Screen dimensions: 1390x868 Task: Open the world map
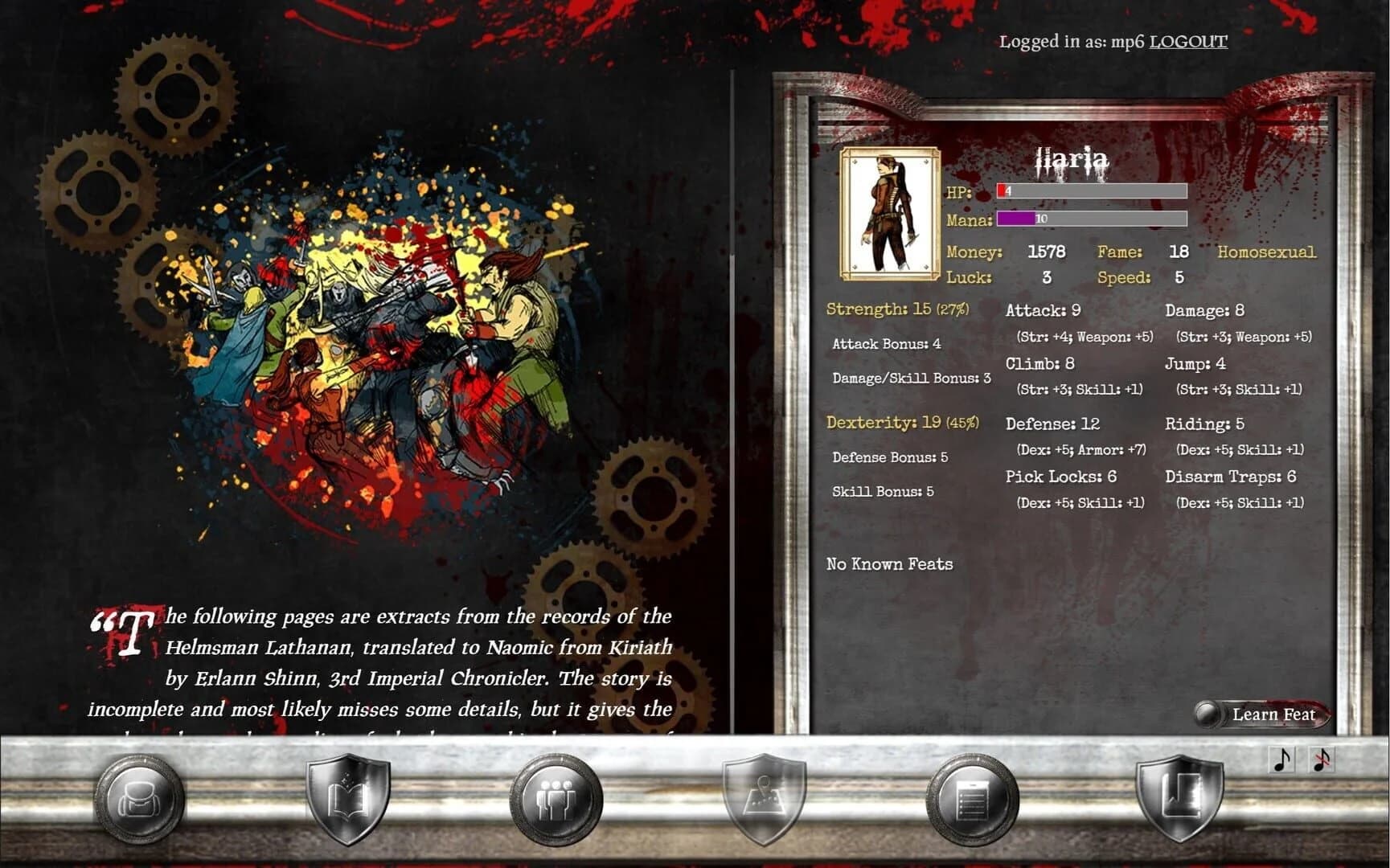click(764, 799)
